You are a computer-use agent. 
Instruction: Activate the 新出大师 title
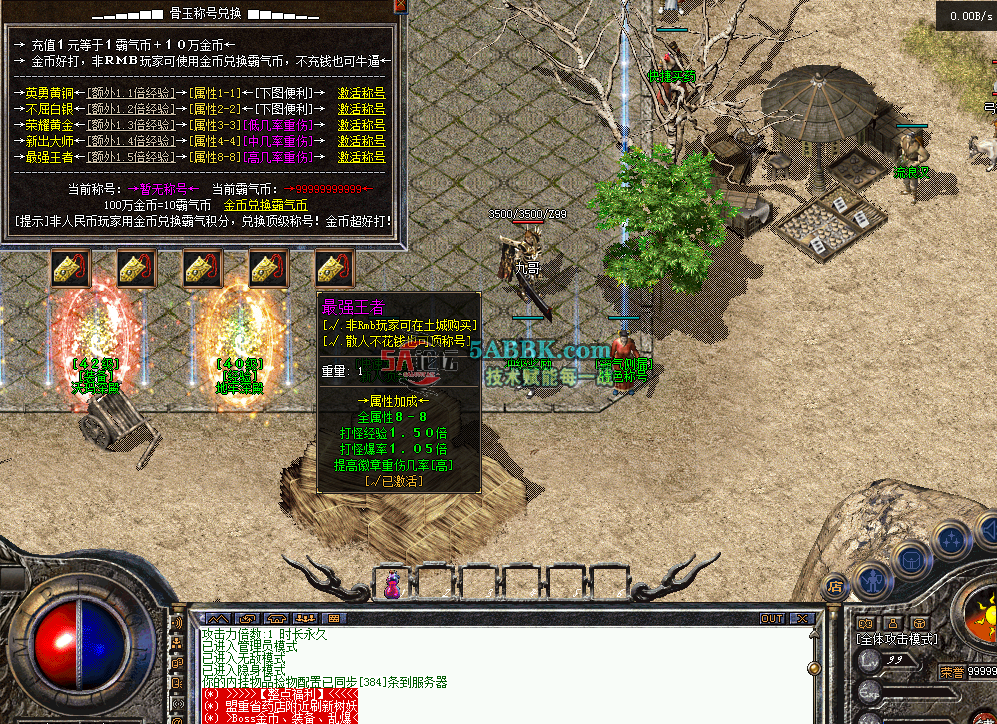tap(361, 141)
